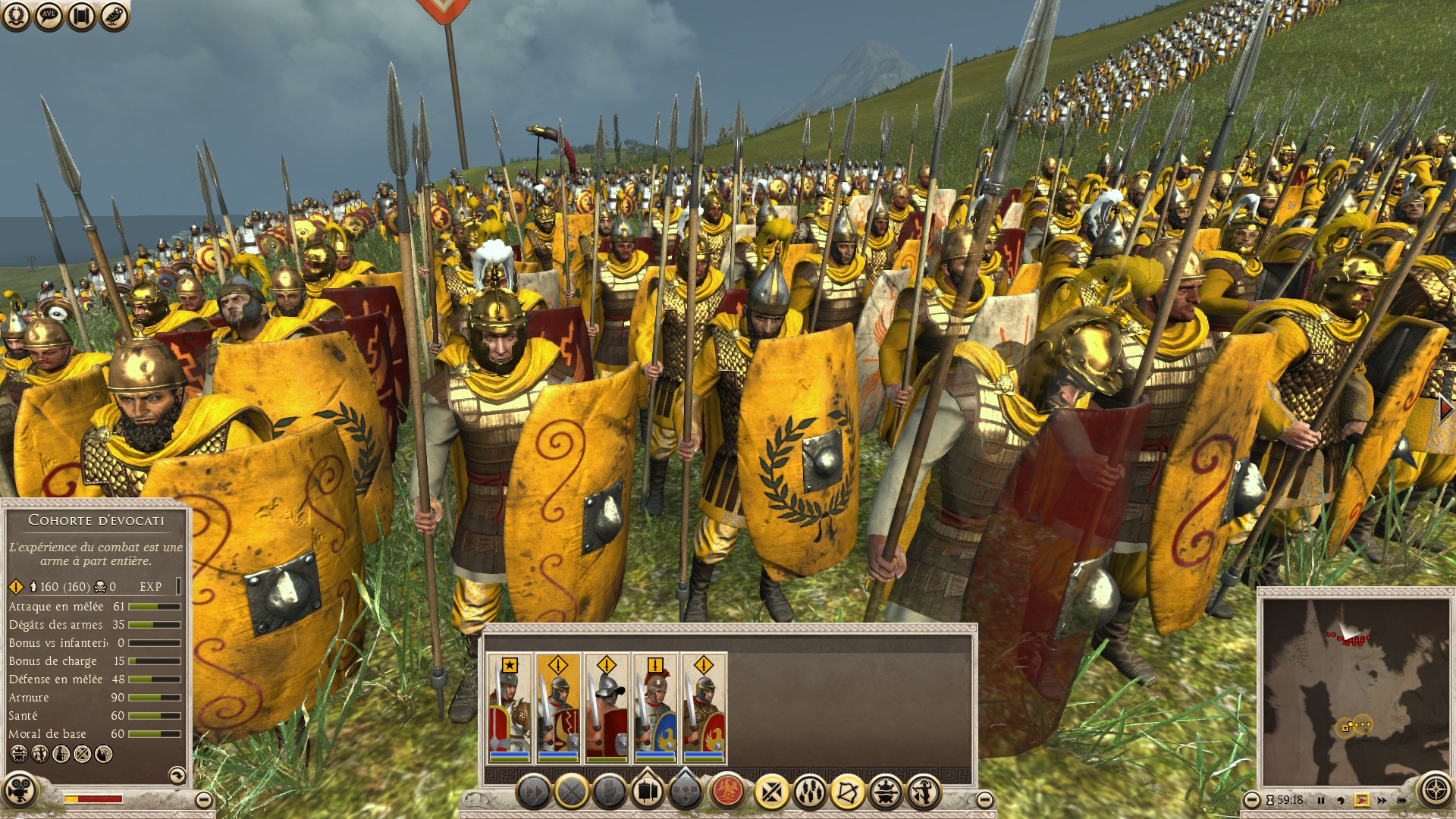Open the scroll objectives button
Image resolution: width=1456 pixels, height=819 pixels.
point(81,16)
